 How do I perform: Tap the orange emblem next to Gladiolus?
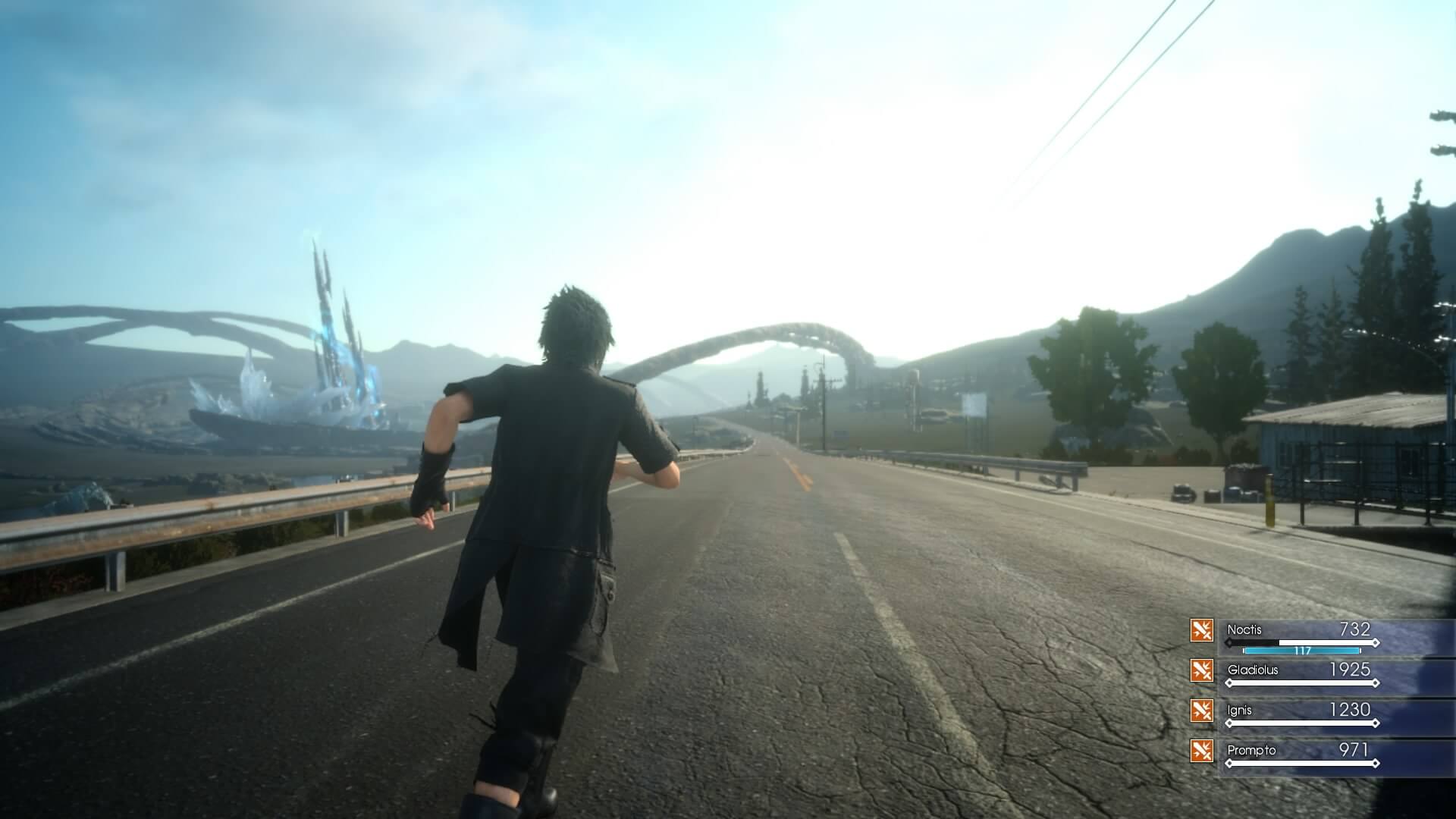(1201, 671)
